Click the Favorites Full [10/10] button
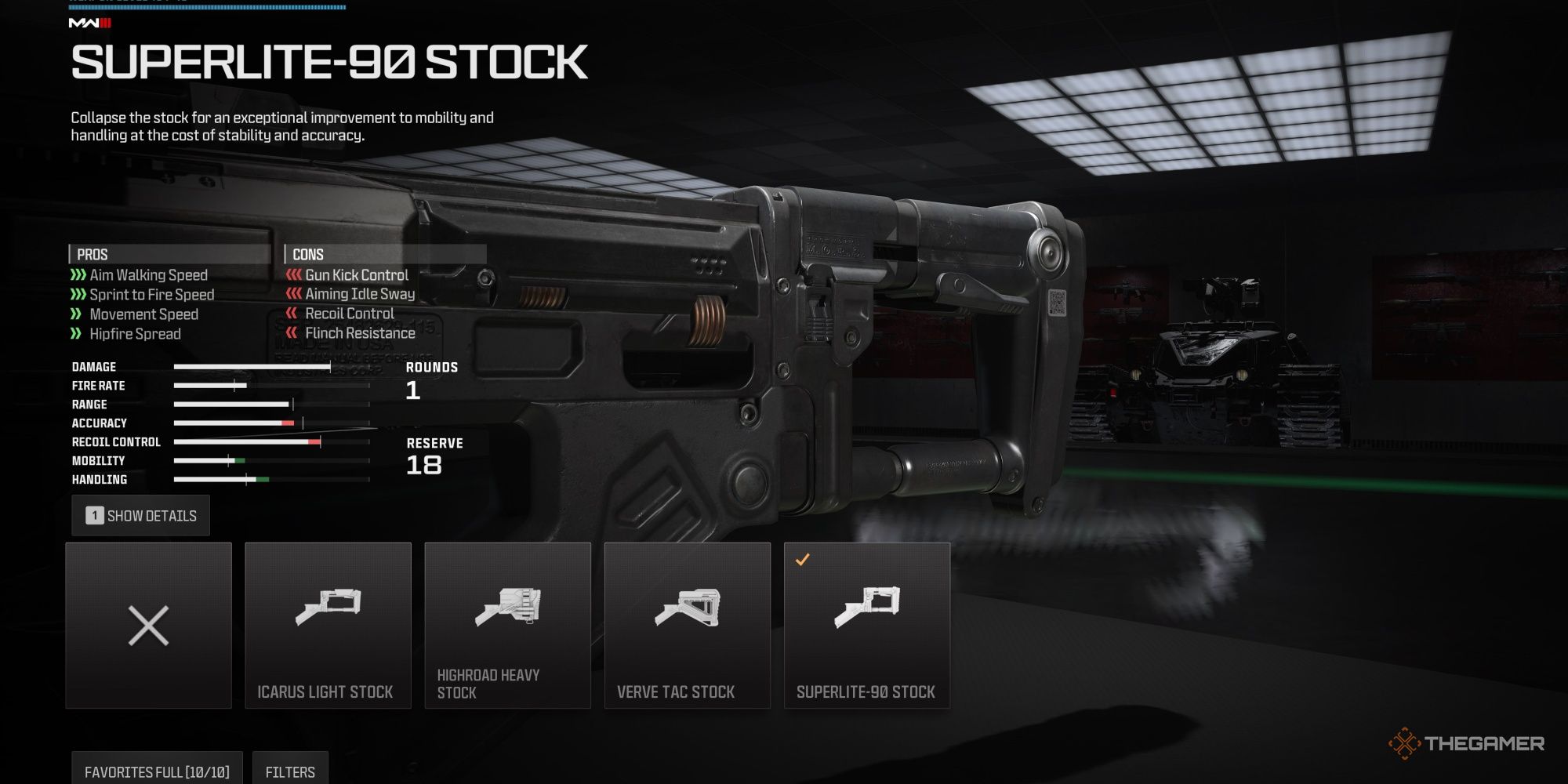1568x784 pixels. (x=157, y=771)
